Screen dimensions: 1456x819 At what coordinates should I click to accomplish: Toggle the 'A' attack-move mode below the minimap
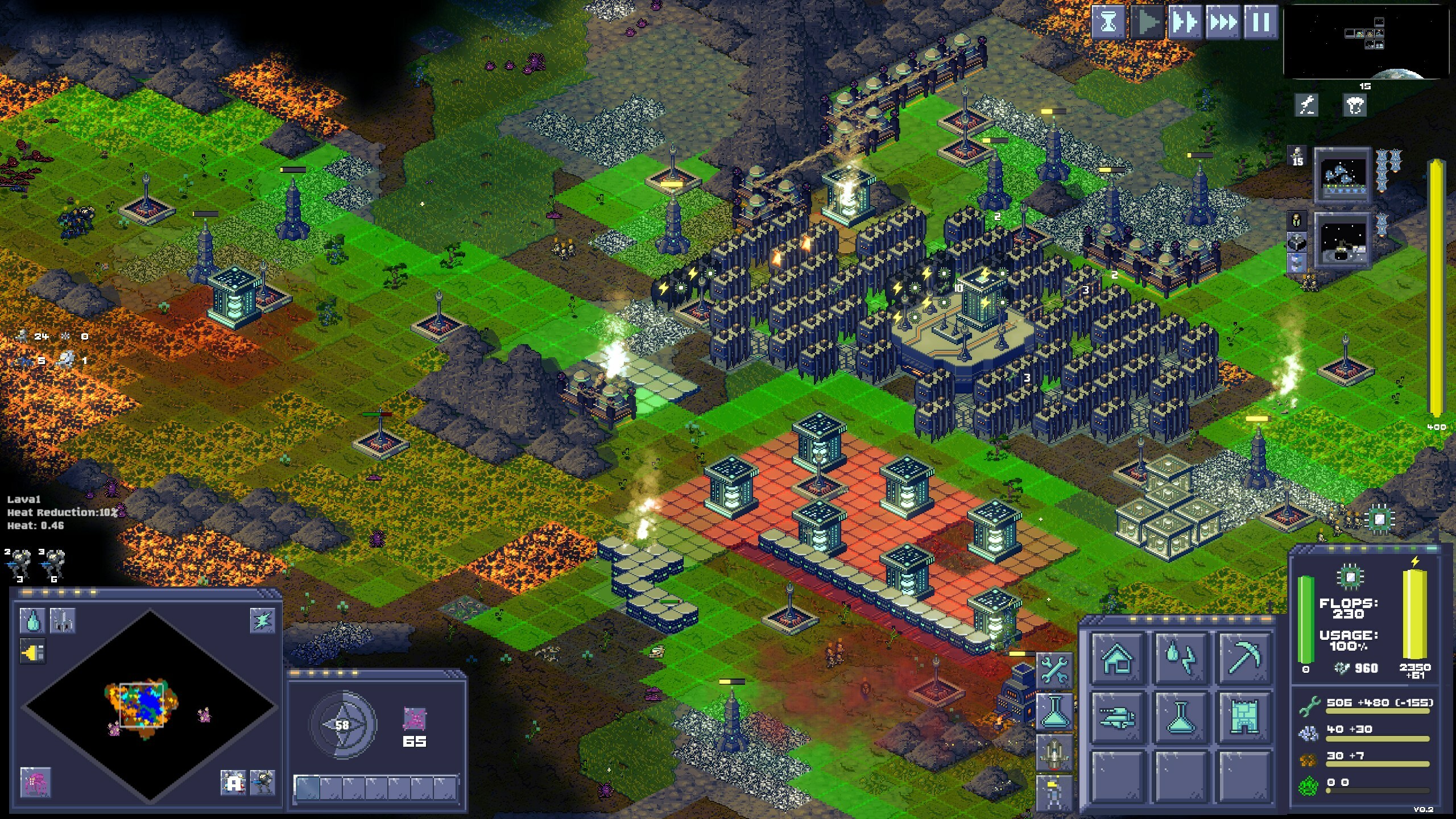click(x=233, y=783)
